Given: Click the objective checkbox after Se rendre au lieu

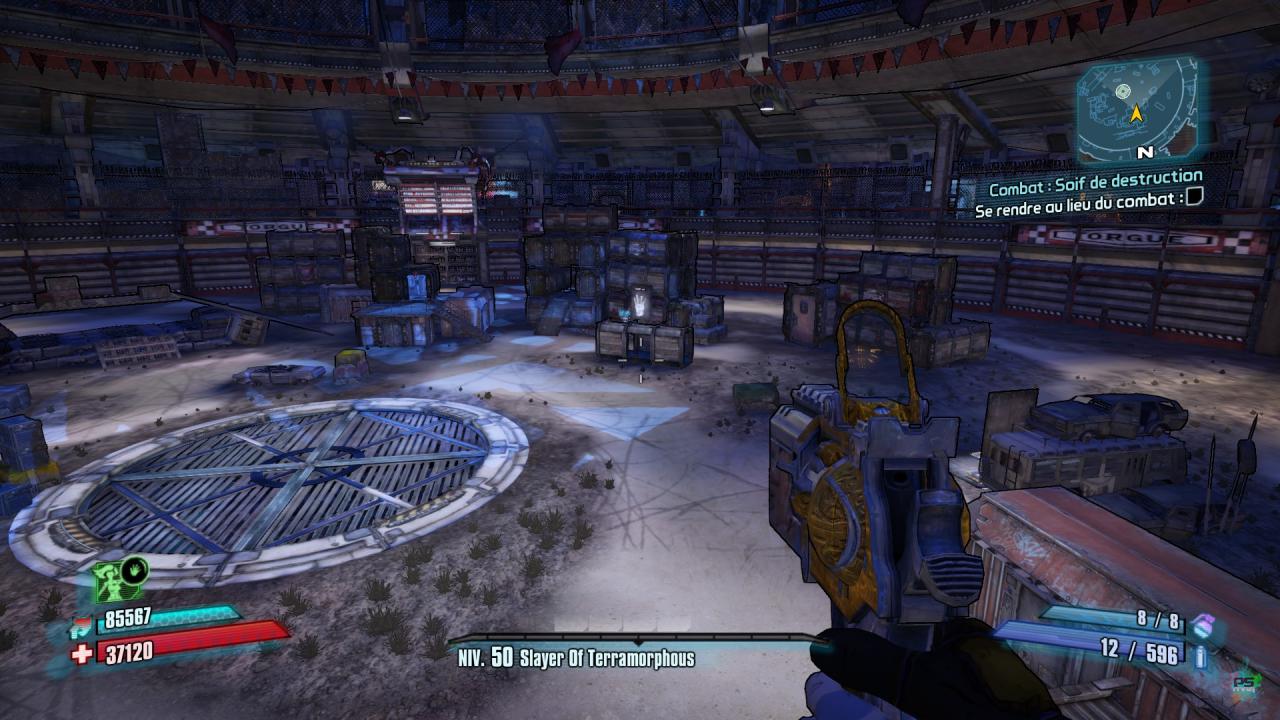Looking at the screenshot, I should pos(1194,198).
